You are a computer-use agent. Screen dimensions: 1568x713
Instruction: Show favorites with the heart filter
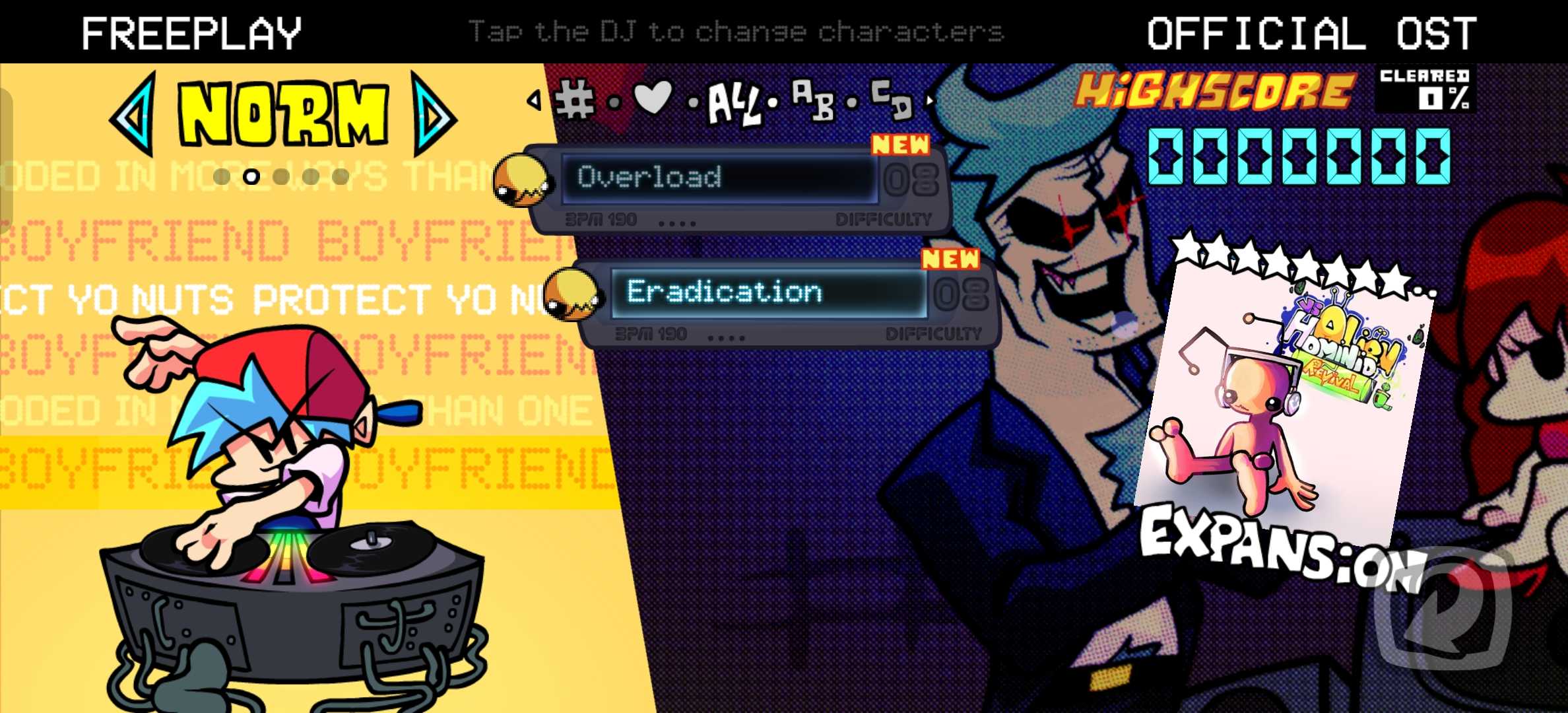[652, 99]
